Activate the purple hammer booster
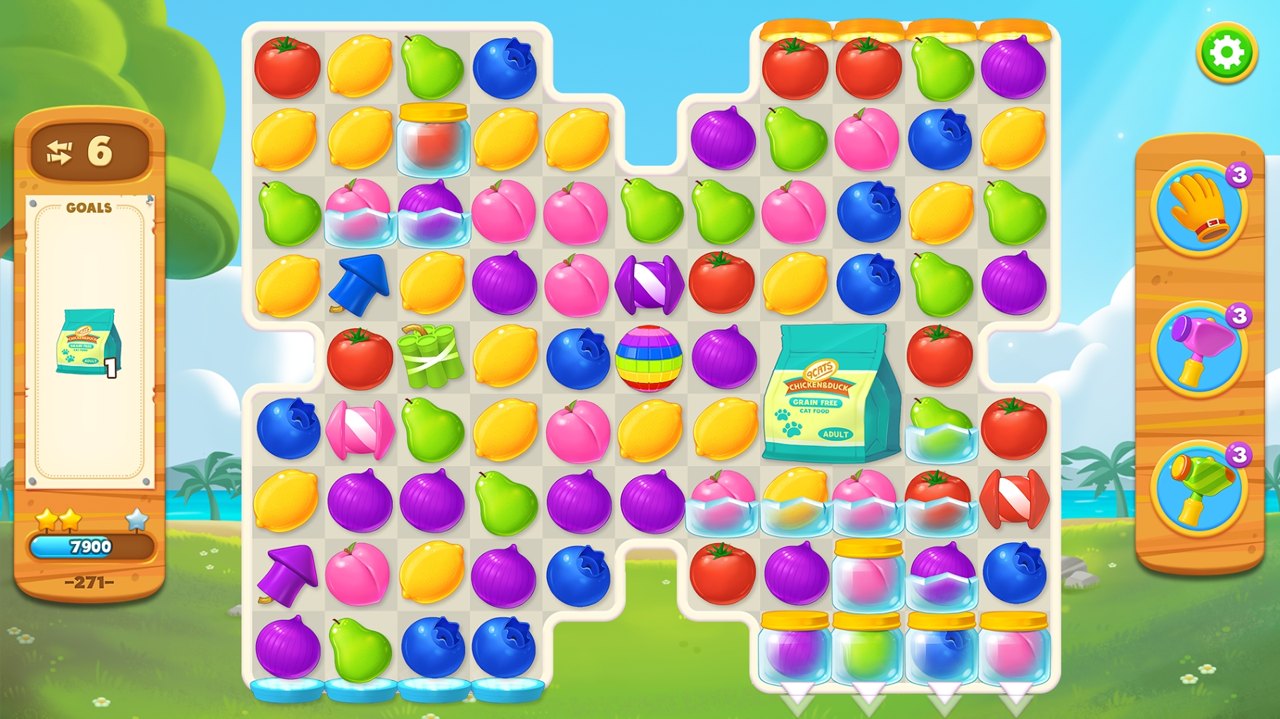 [1199, 350]
